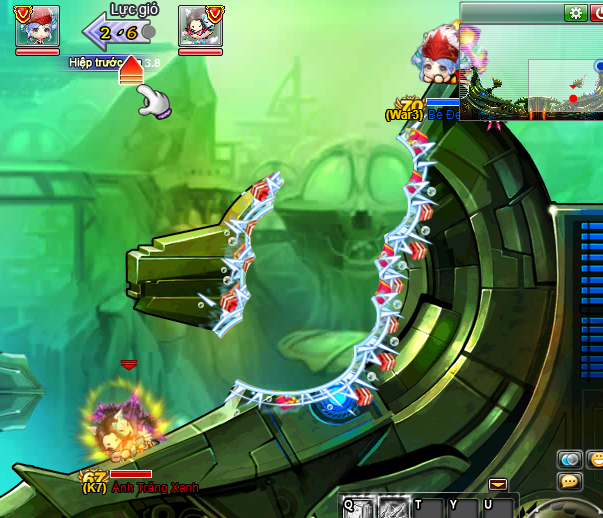Screen dimensions: 603x518
Task: Toggle the blue double-bubble button
Action: [570, 459]
